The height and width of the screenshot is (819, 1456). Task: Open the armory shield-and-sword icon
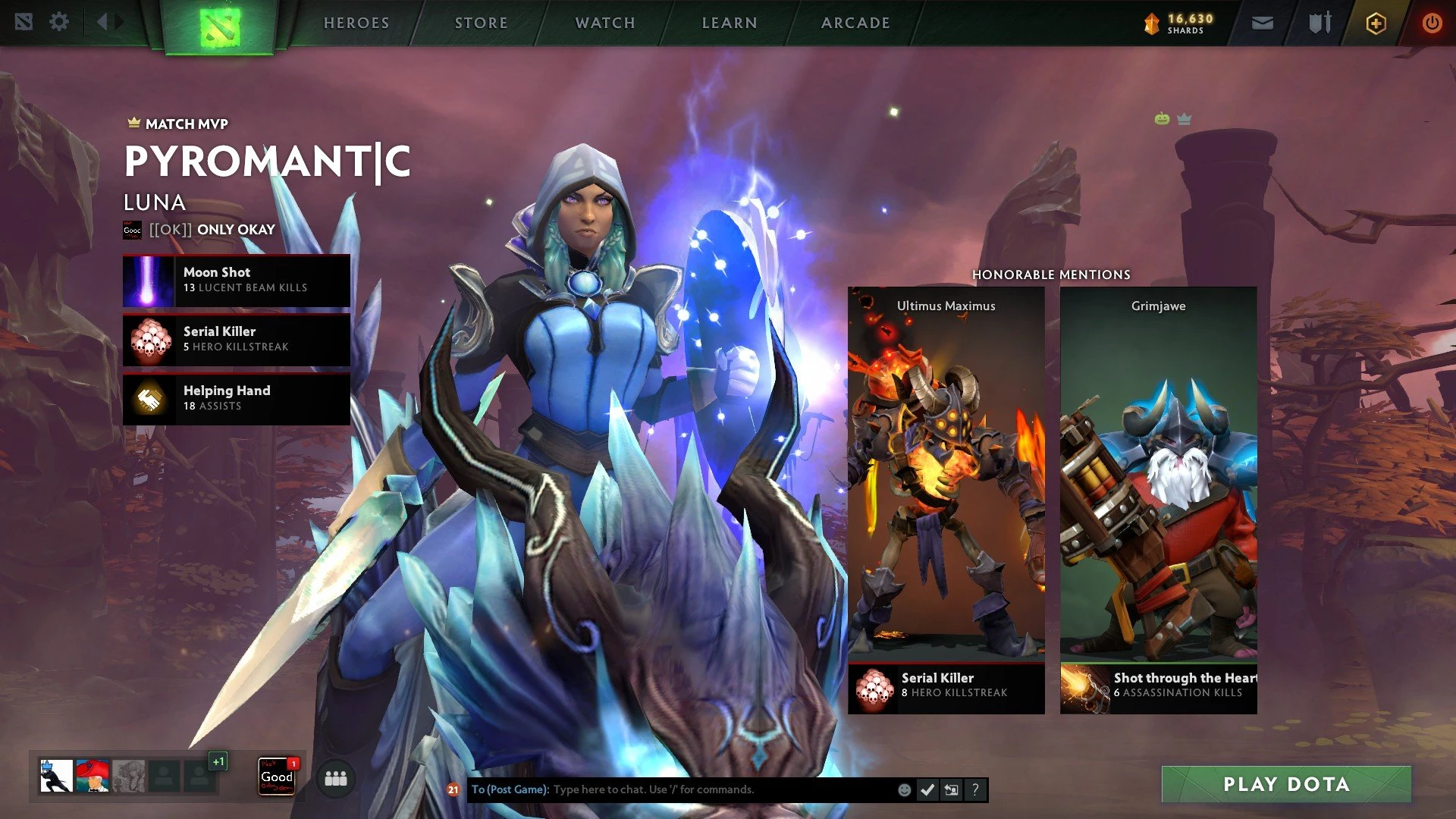pos(1319,24)
